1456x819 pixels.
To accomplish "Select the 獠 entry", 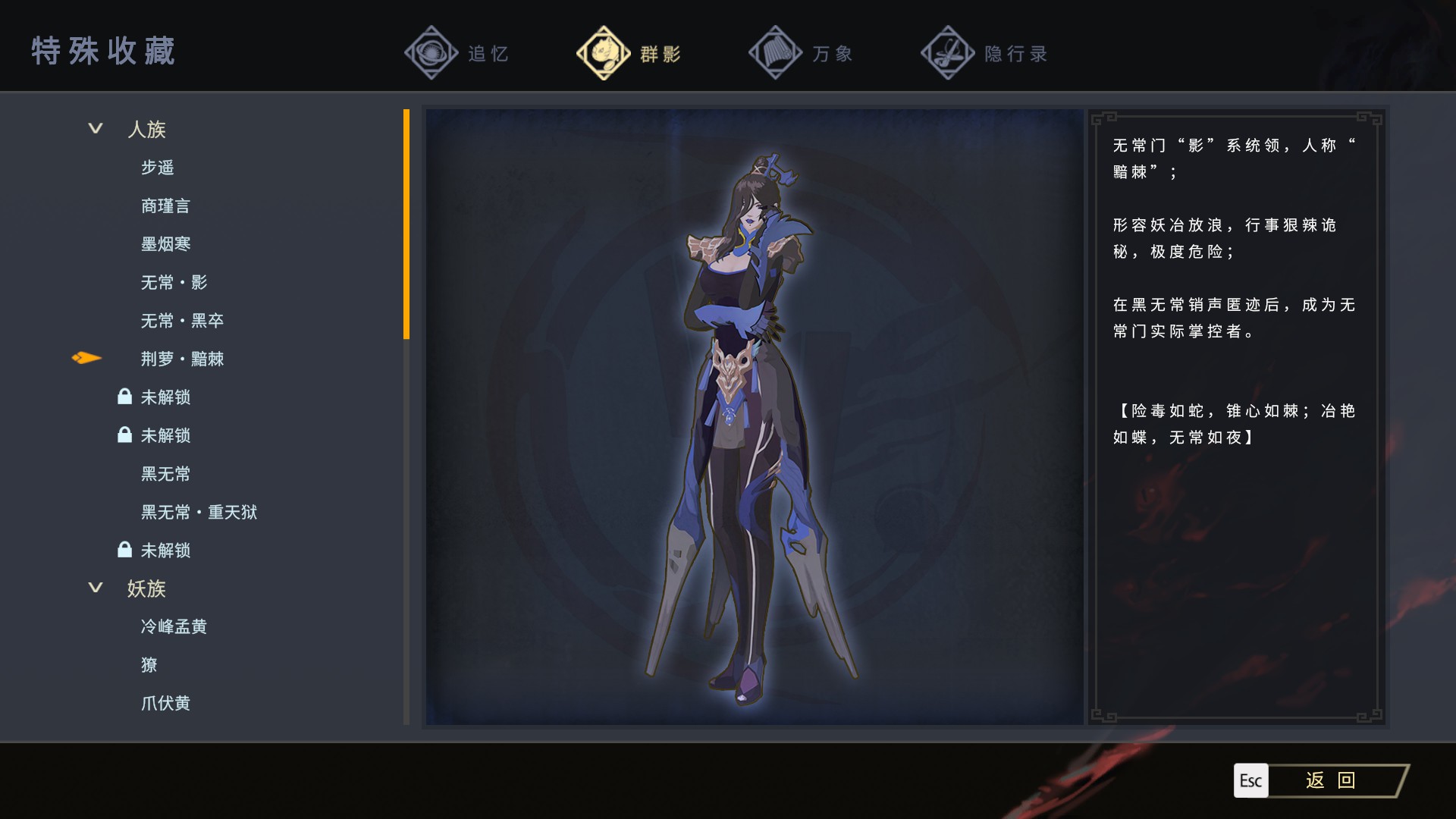I will (149, 665).
